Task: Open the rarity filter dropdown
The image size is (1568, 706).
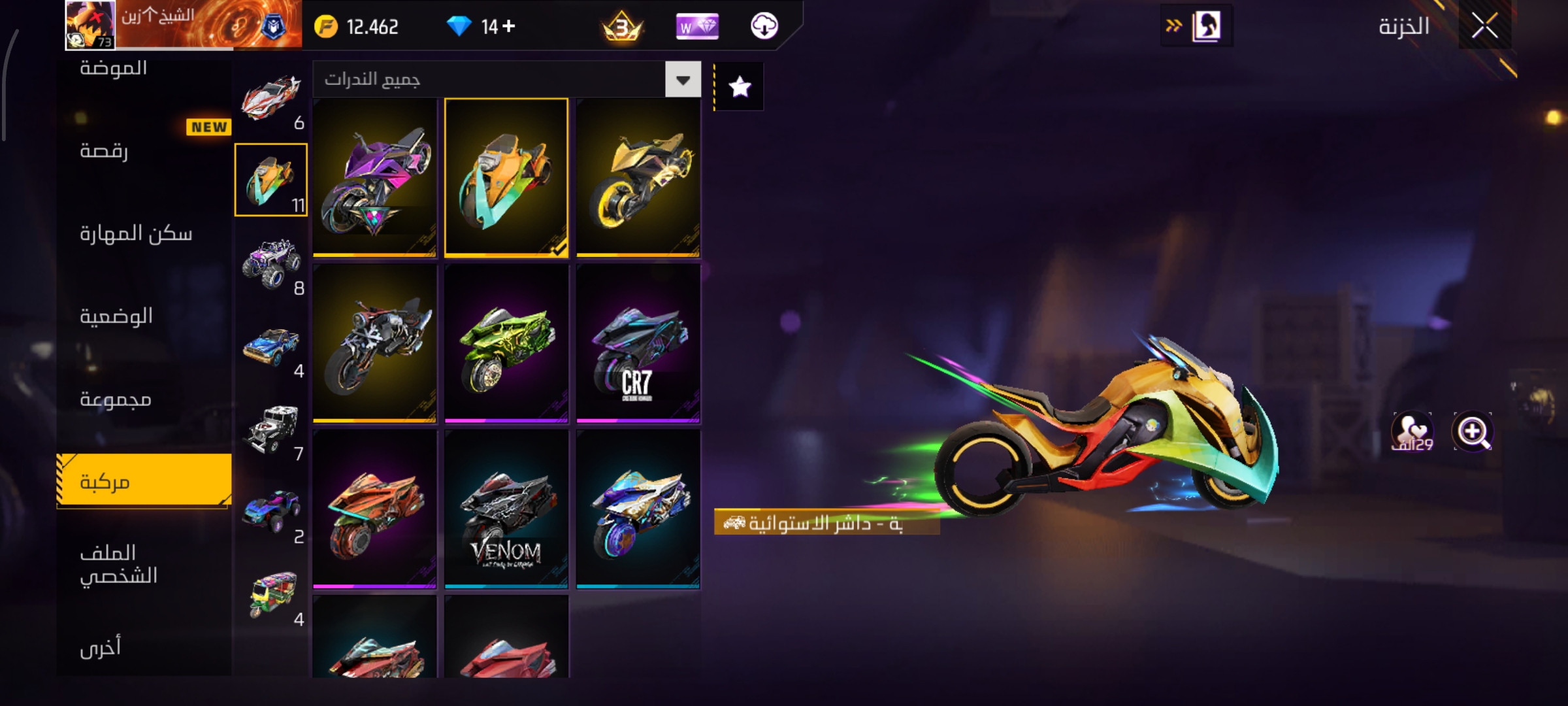Action: coord(683,80)
